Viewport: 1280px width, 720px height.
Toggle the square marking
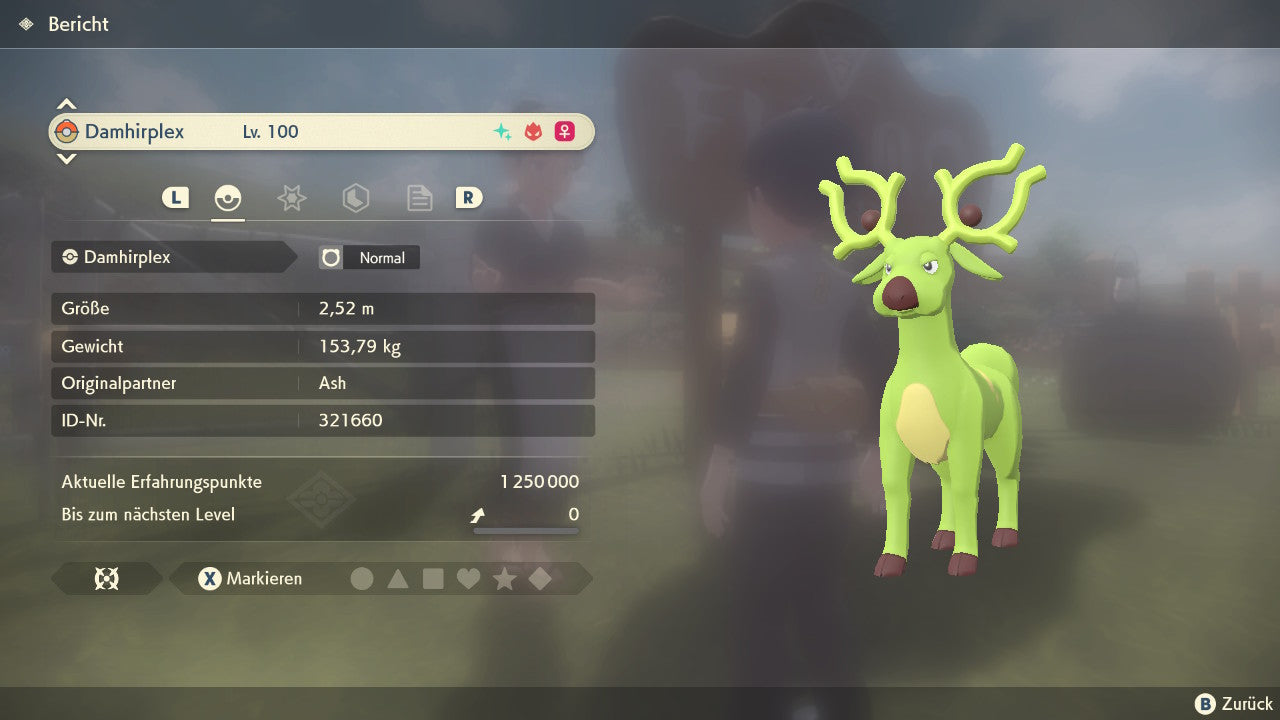coord(433,579)
